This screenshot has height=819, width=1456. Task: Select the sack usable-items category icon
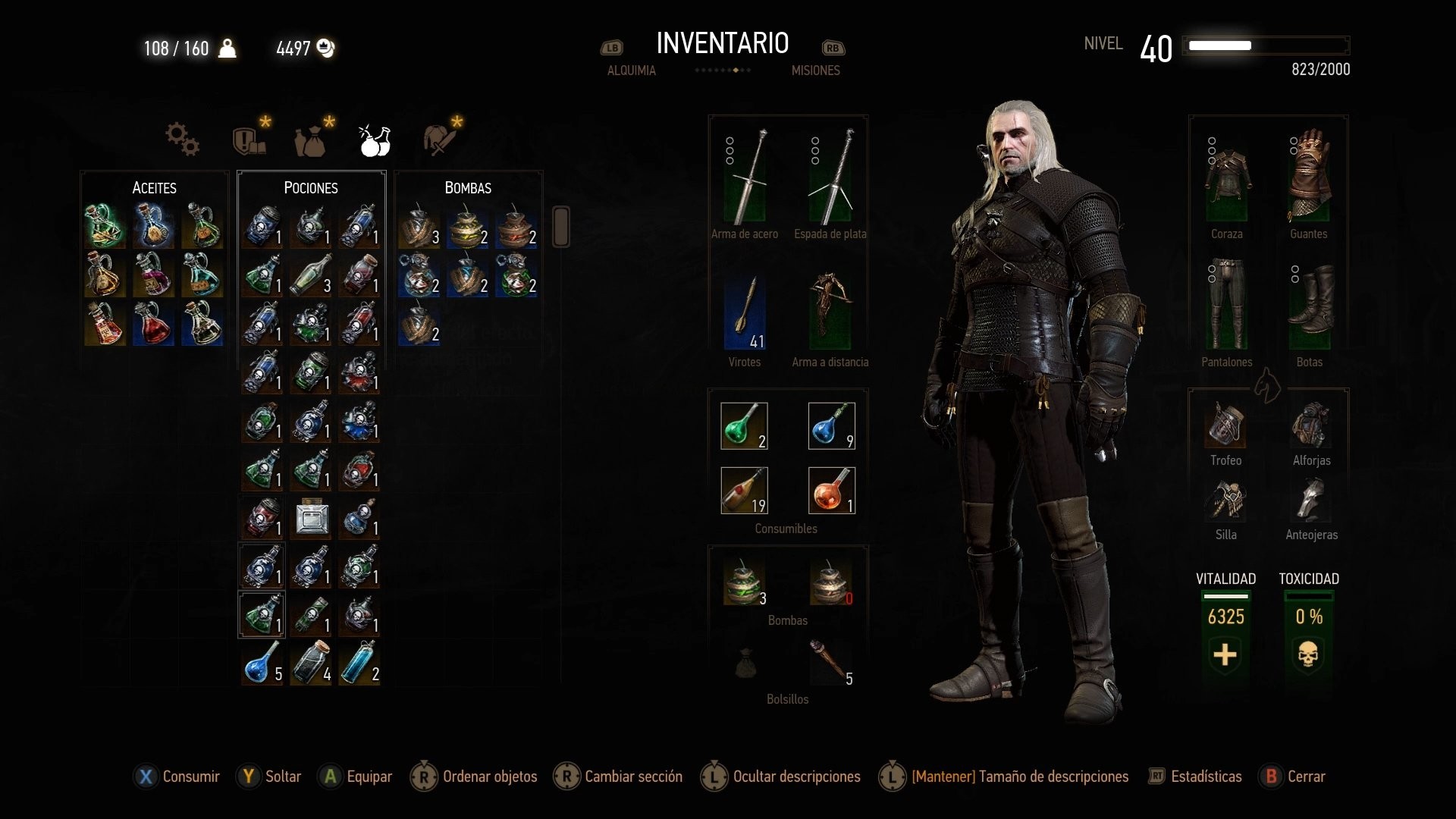coord(311,139)
